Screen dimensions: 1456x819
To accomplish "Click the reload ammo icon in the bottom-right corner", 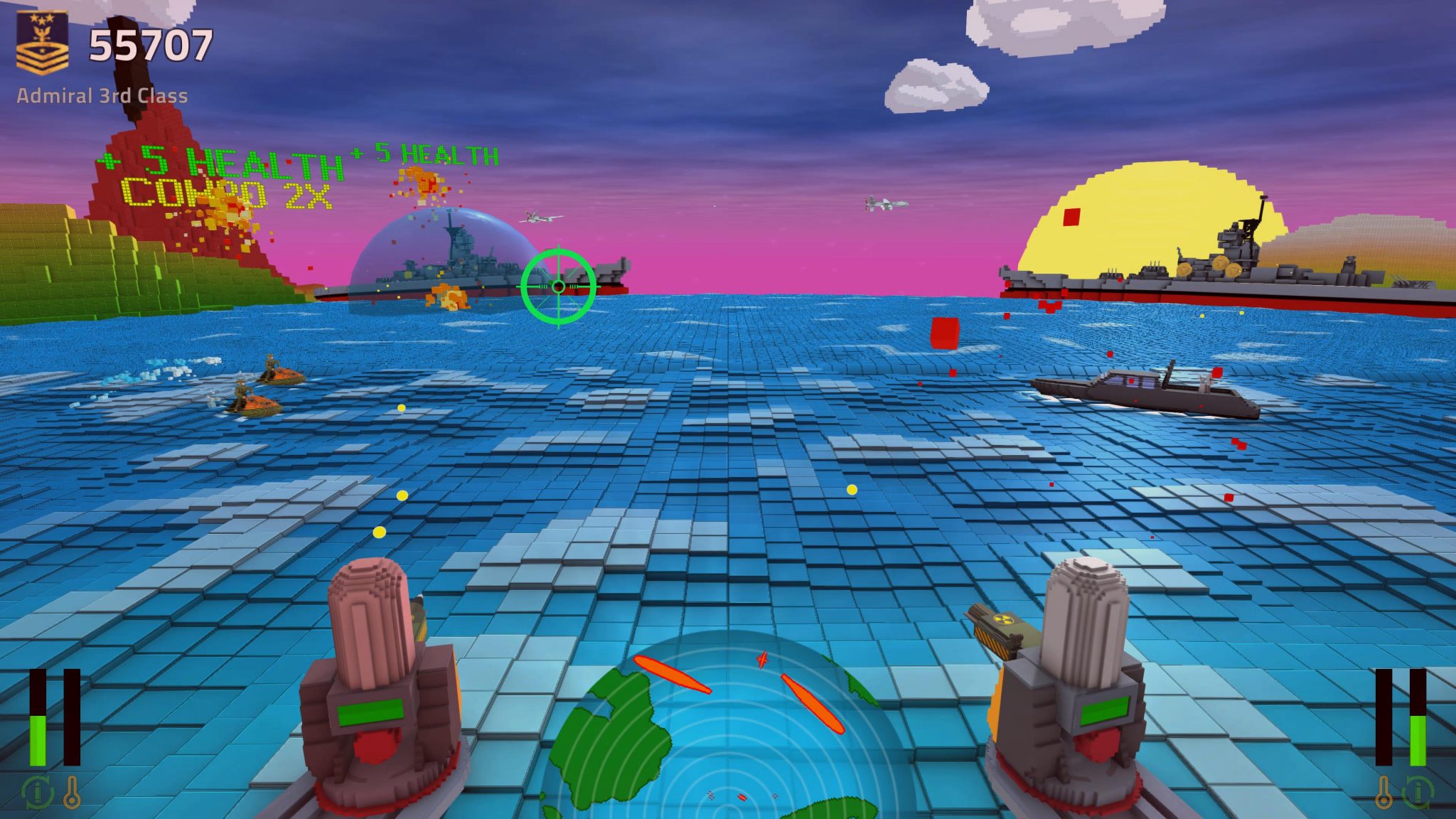I will click(1420, 793).
